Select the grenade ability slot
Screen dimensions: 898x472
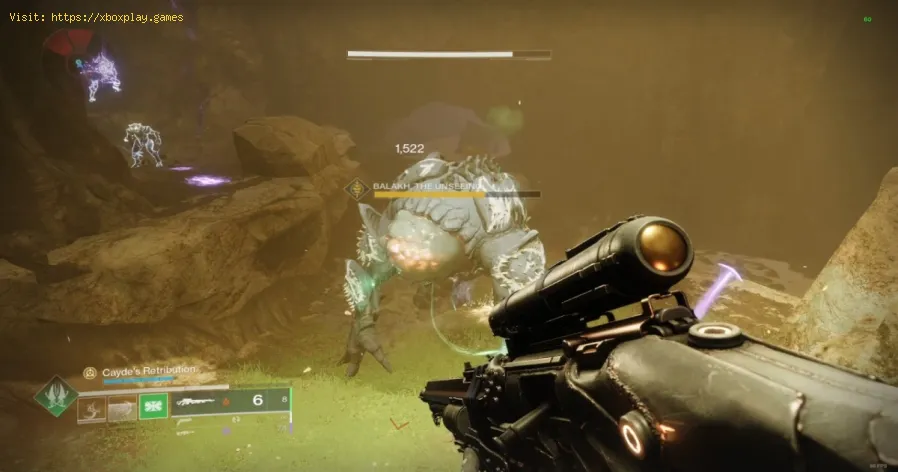(x=93, y=405)
